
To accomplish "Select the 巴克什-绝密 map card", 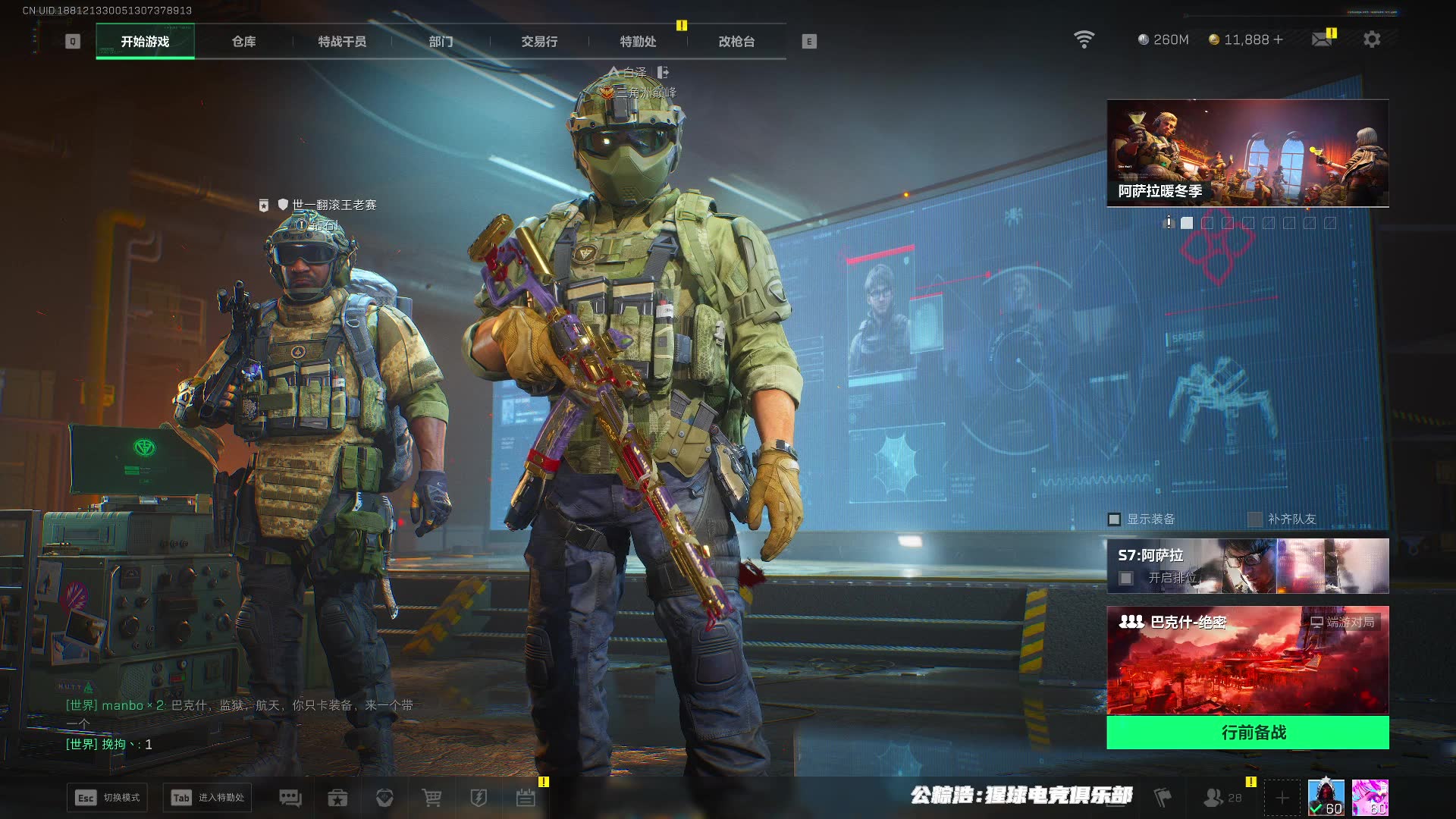I will point(1247,660).
